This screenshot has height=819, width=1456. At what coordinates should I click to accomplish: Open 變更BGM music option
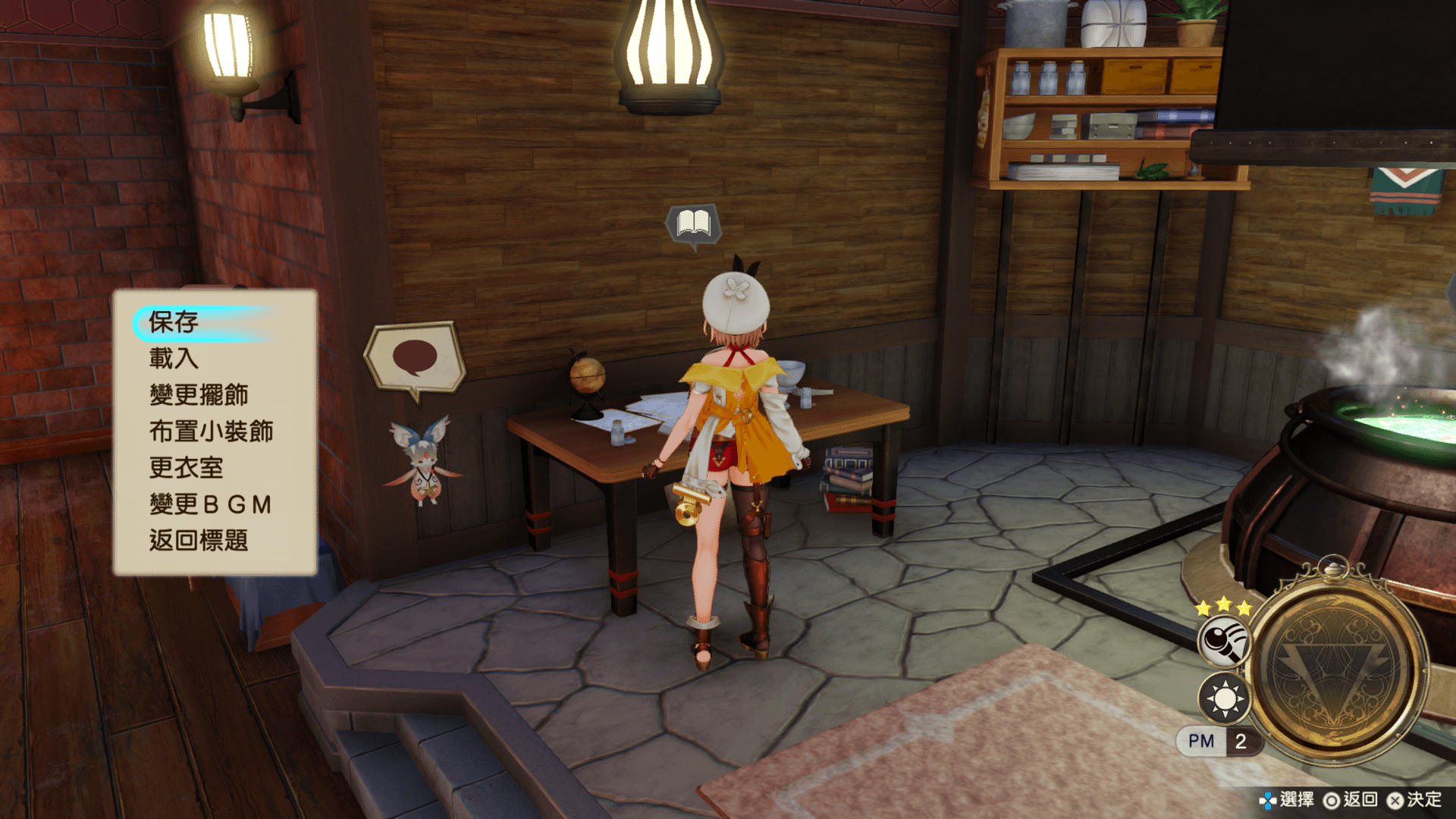pyautogui.click(x=211, y=504)
